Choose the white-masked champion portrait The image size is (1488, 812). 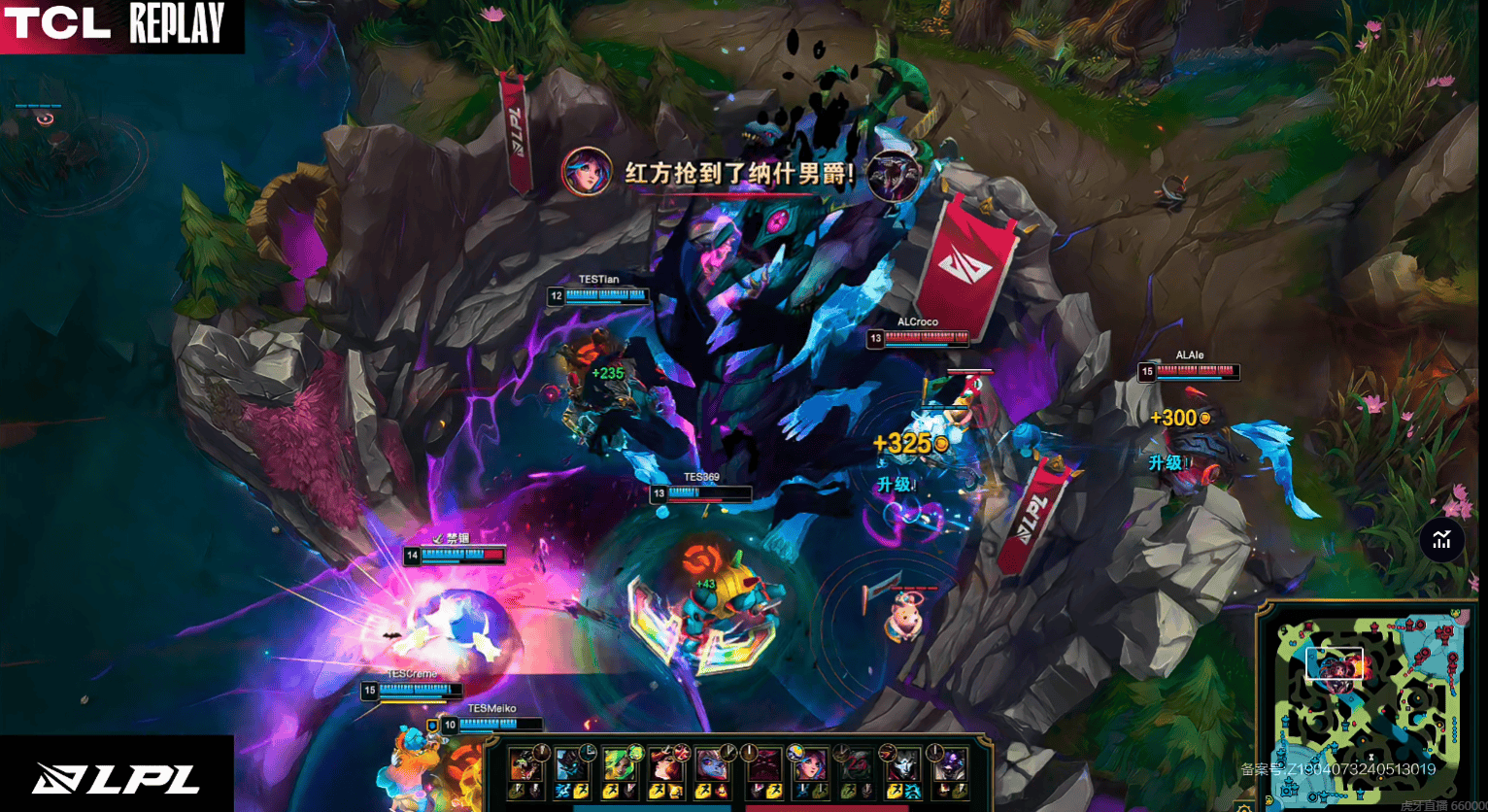tap(903, 763)
